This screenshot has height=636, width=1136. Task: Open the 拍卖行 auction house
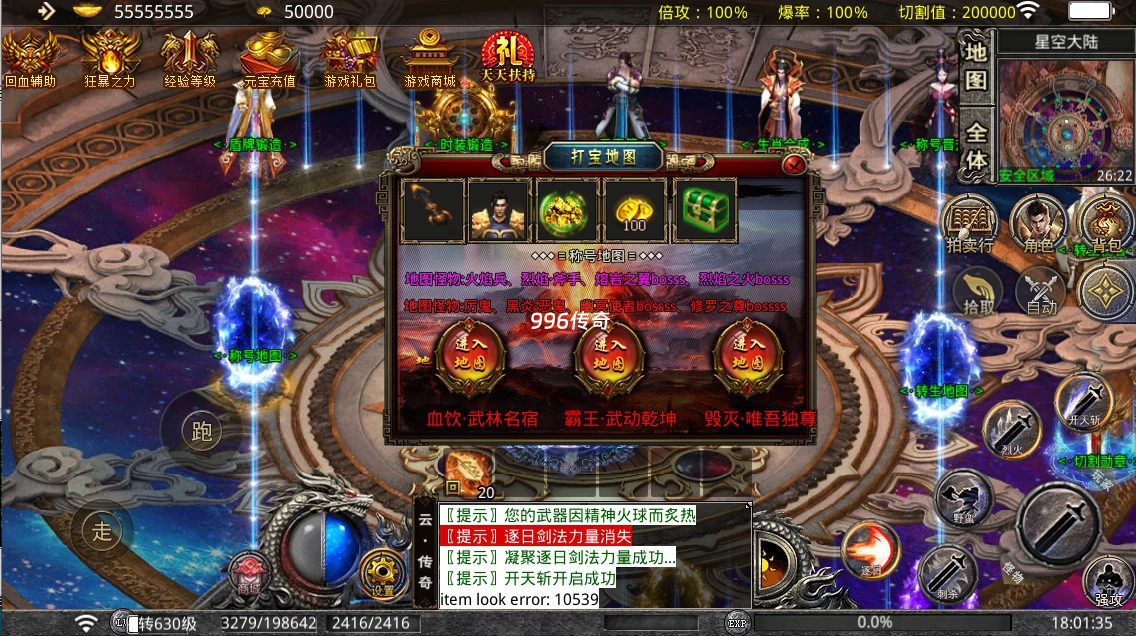pyautogui.click(x=969, y=223)
